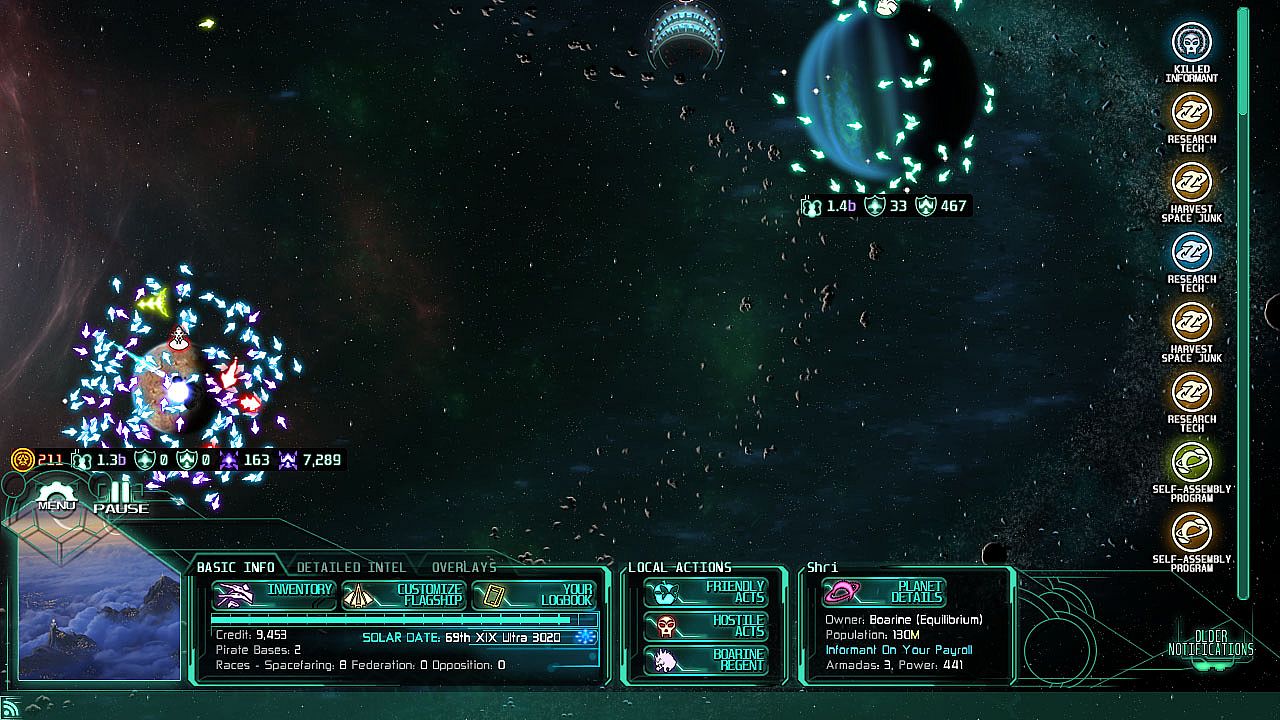View Your Logbook

coord(534,595)
